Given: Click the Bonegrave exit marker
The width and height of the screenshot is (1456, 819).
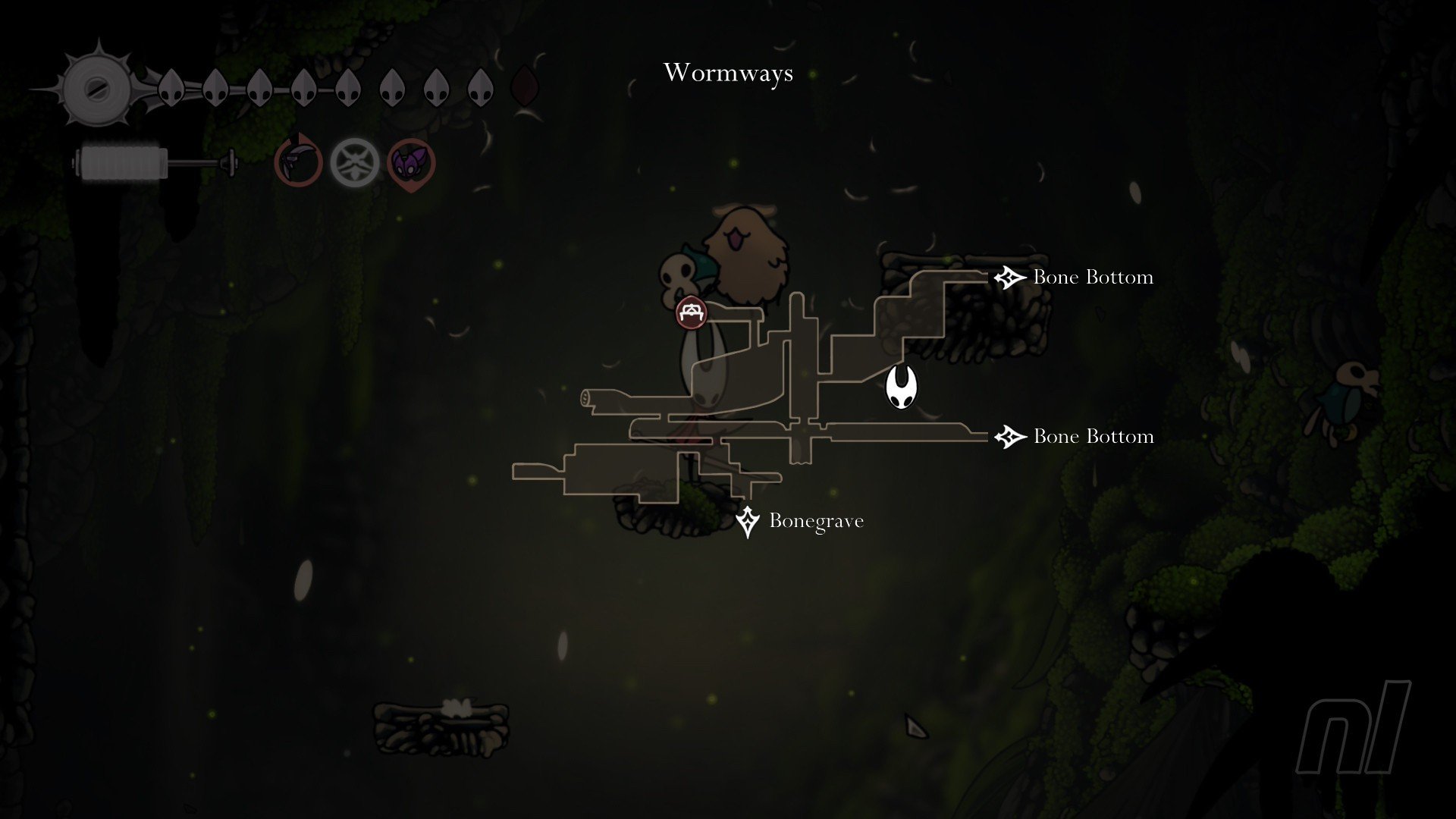Looking at the screenshot, I should click(748, 522).
